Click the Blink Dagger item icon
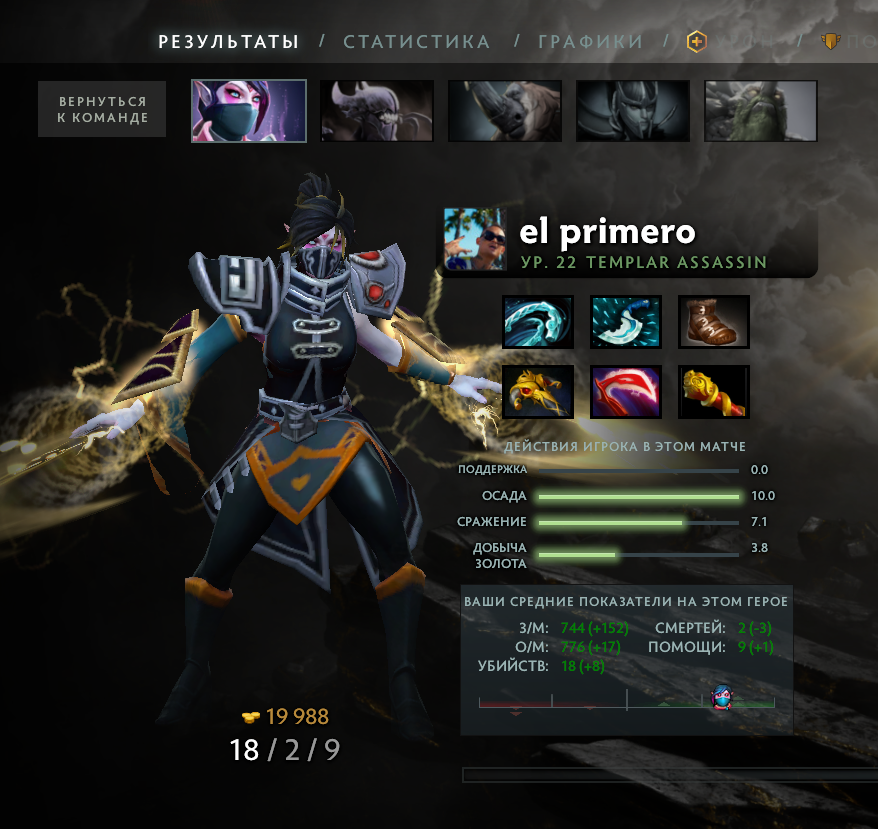This screenshot has height=829, width=878. 626,322
